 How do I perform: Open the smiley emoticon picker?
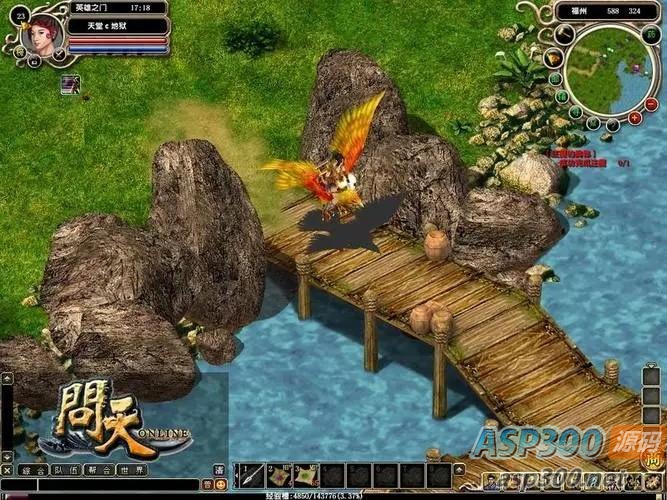[x=220, y=485]
